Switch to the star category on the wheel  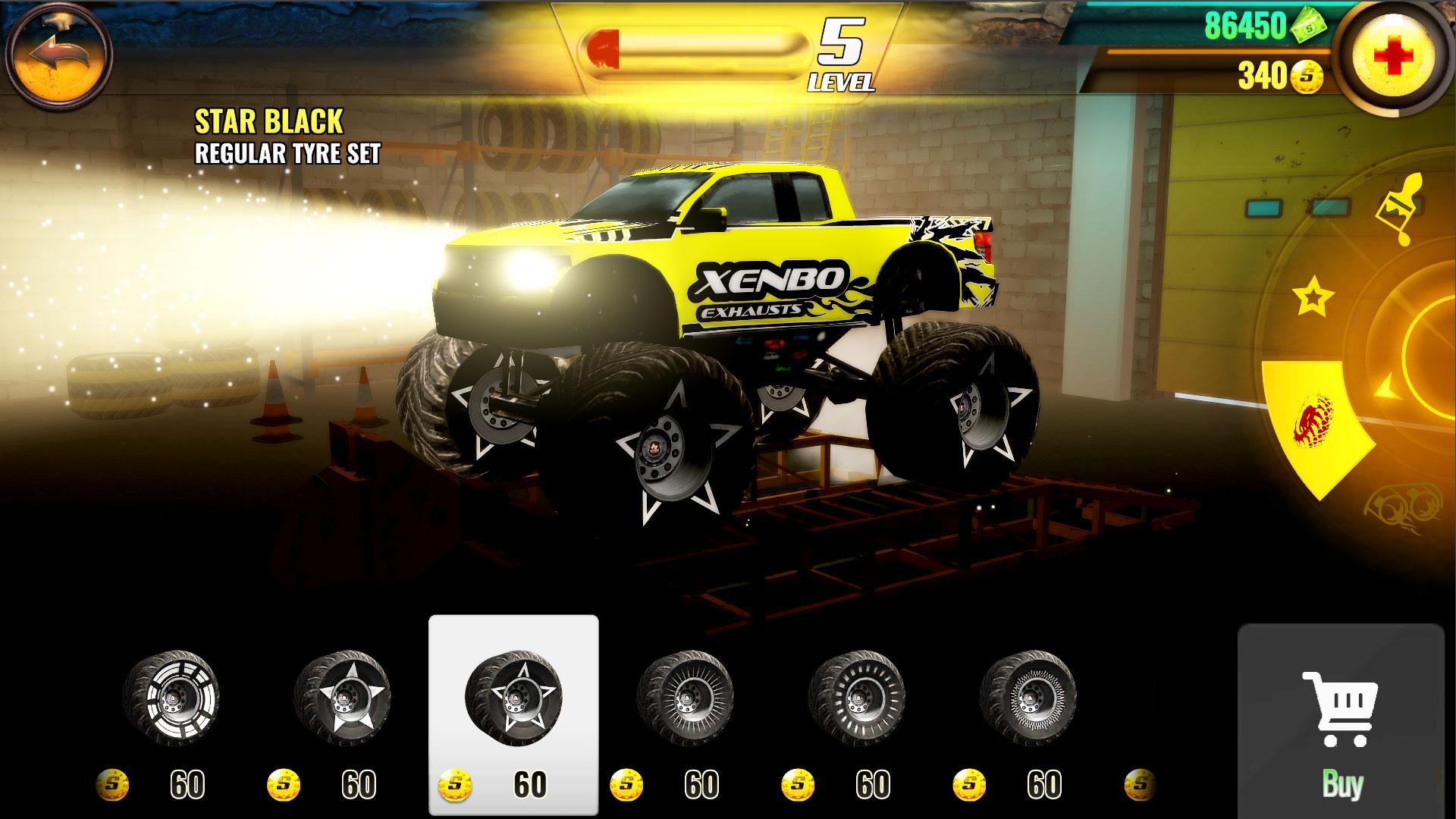1313,297
